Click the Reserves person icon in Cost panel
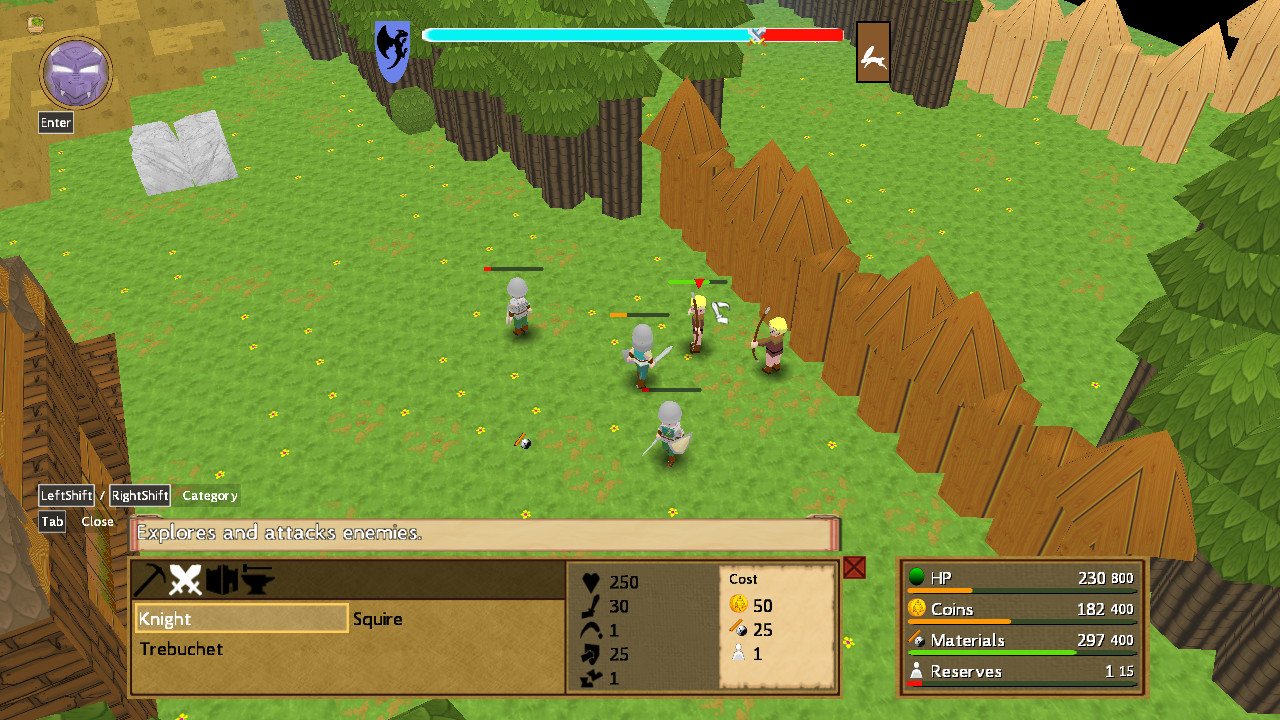Viewport: 1280px width, 720px height. click(738, 651)
